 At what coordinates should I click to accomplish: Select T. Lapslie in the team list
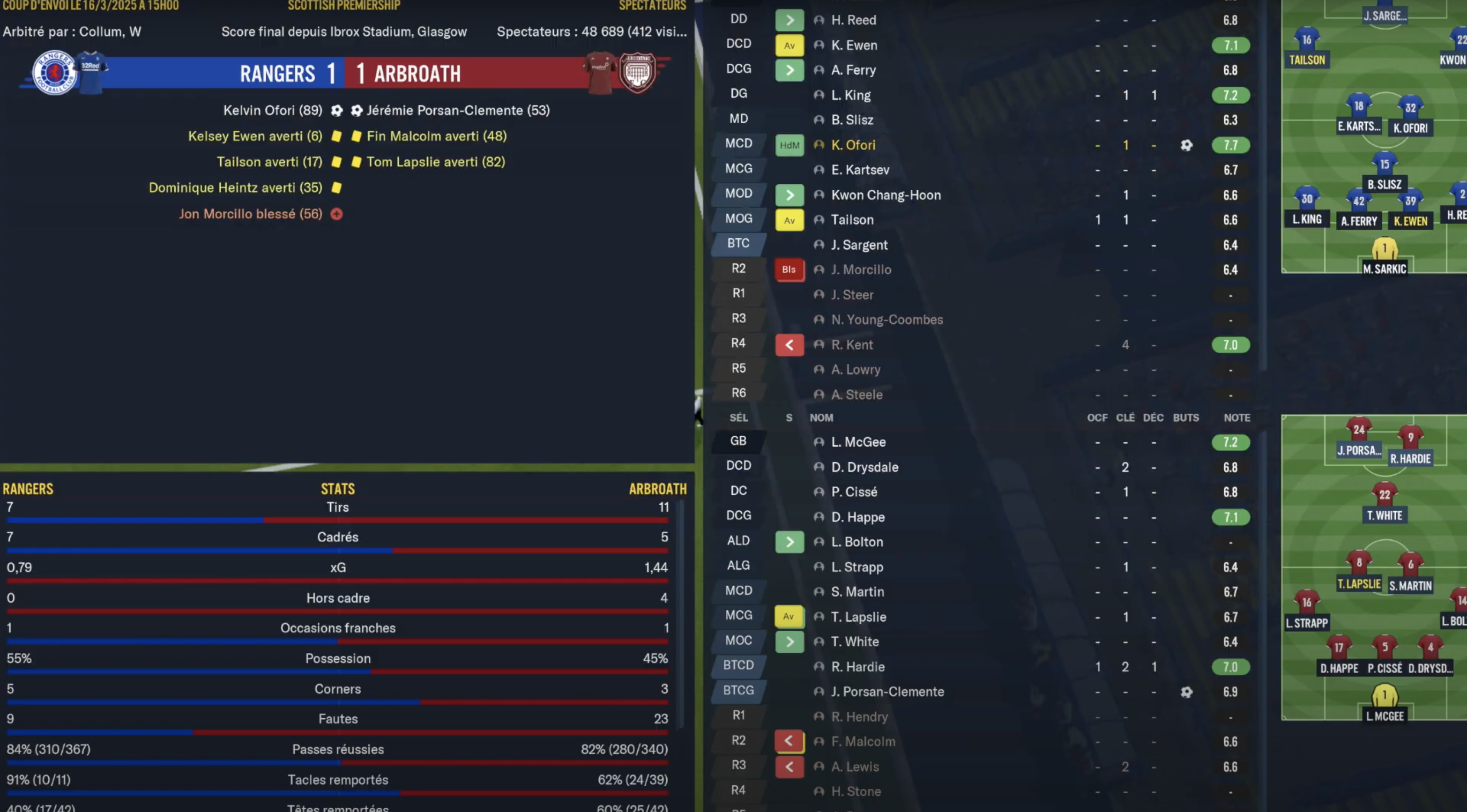click(858, 617)
